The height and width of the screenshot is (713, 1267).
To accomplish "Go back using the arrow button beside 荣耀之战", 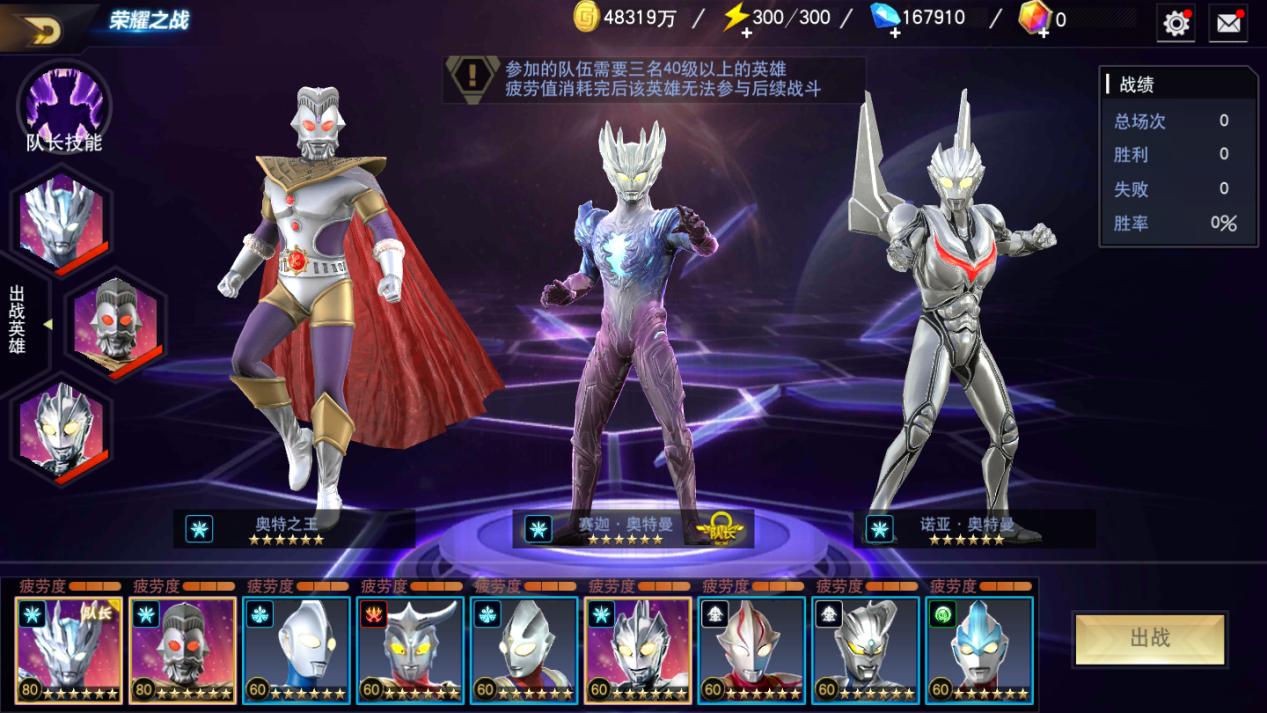I will click(42, 28).
